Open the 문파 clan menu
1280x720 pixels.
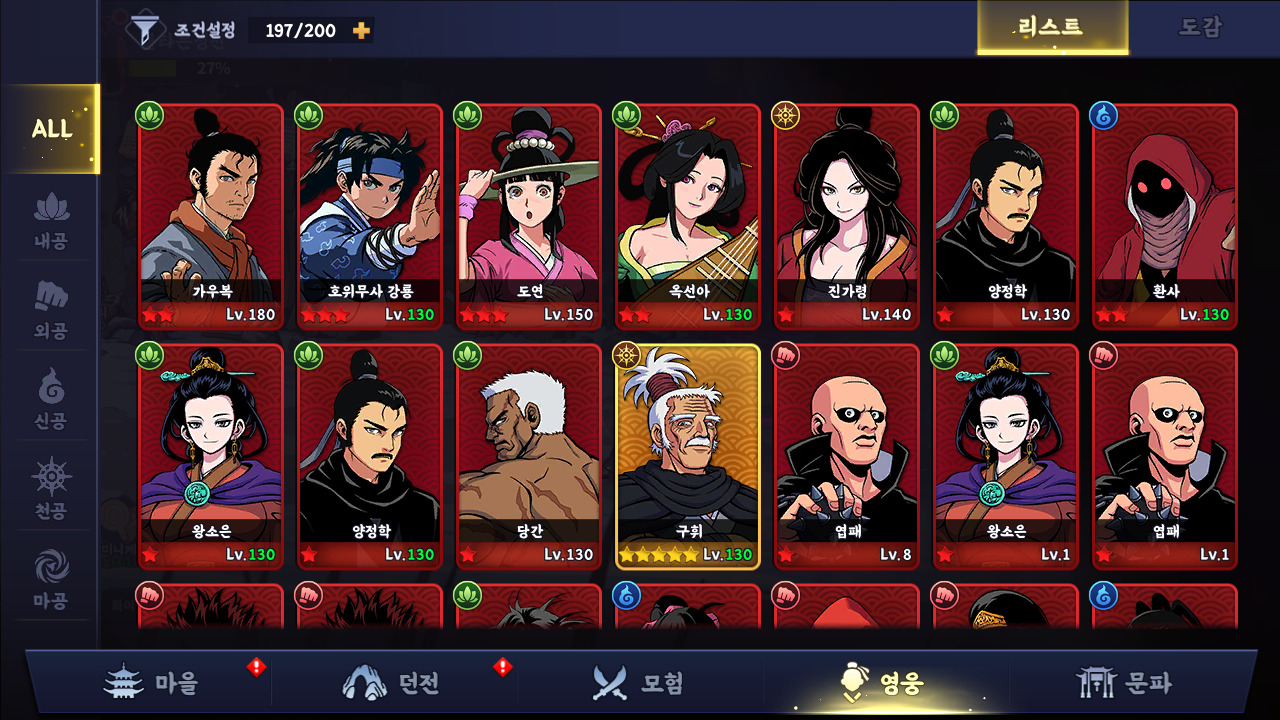[x=1123, y=683]
